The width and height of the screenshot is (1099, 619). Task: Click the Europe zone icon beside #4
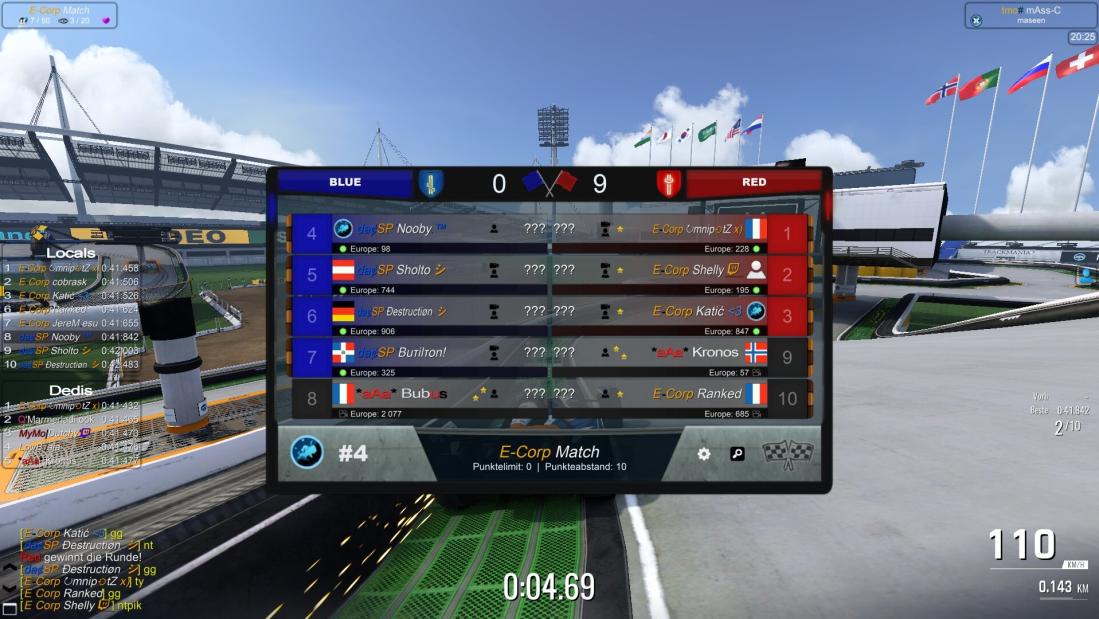coord(307,453)
